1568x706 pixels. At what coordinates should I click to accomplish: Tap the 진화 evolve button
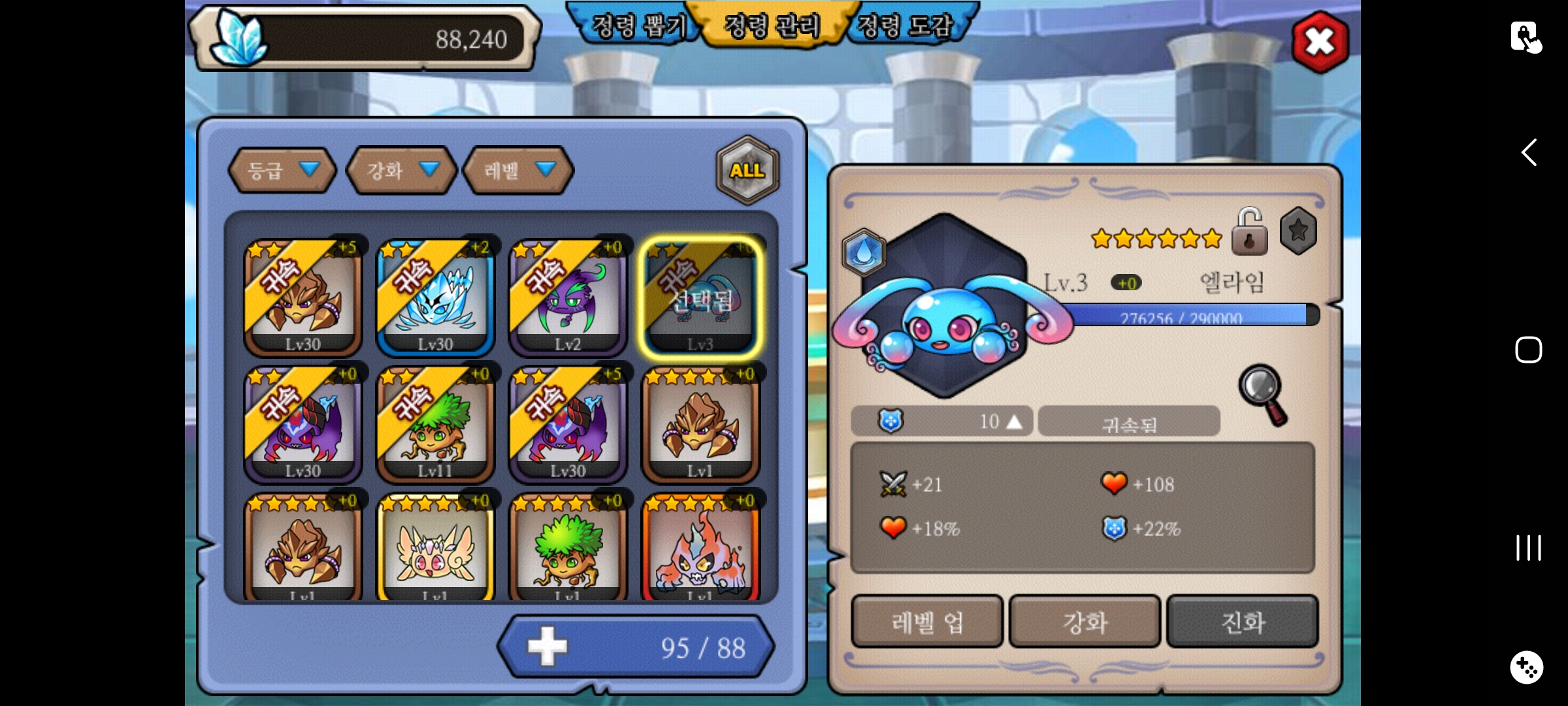coord(1243,622)
